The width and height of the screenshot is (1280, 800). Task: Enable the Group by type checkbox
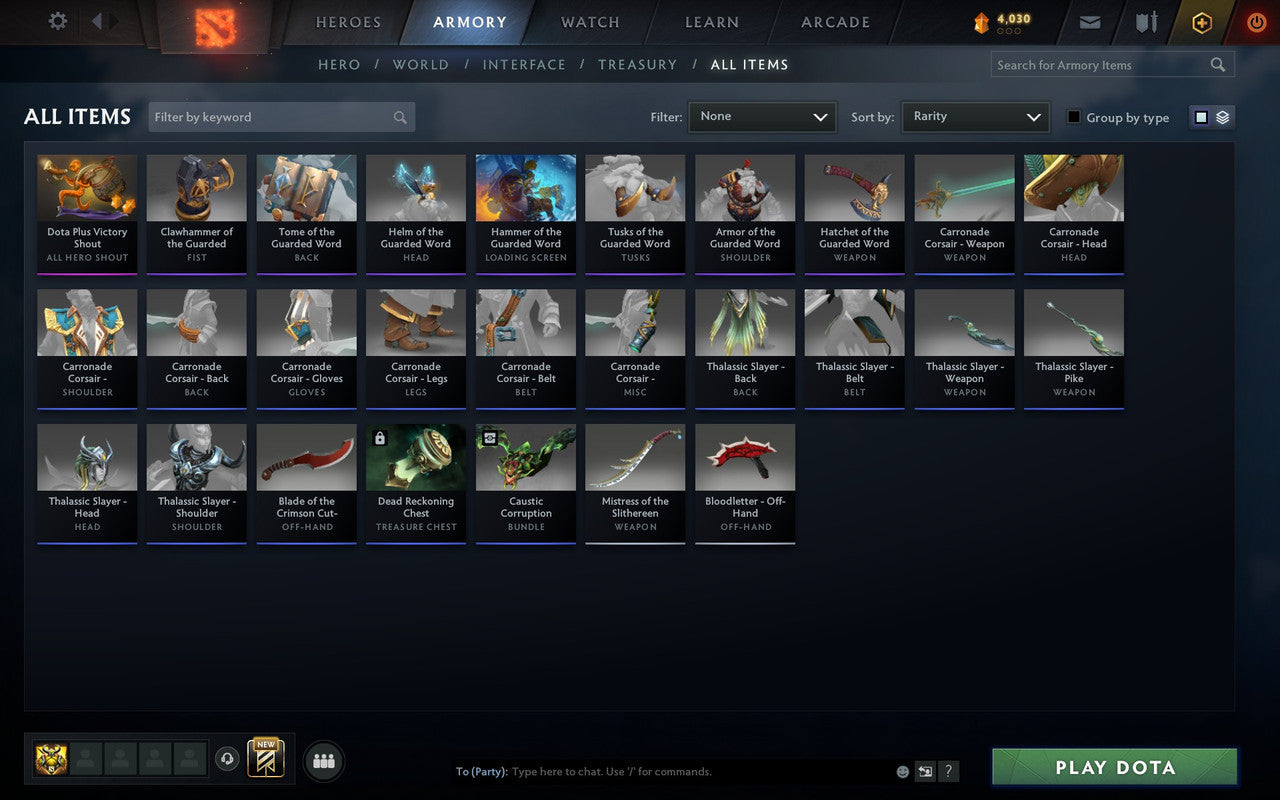(x=1075, y=117)
